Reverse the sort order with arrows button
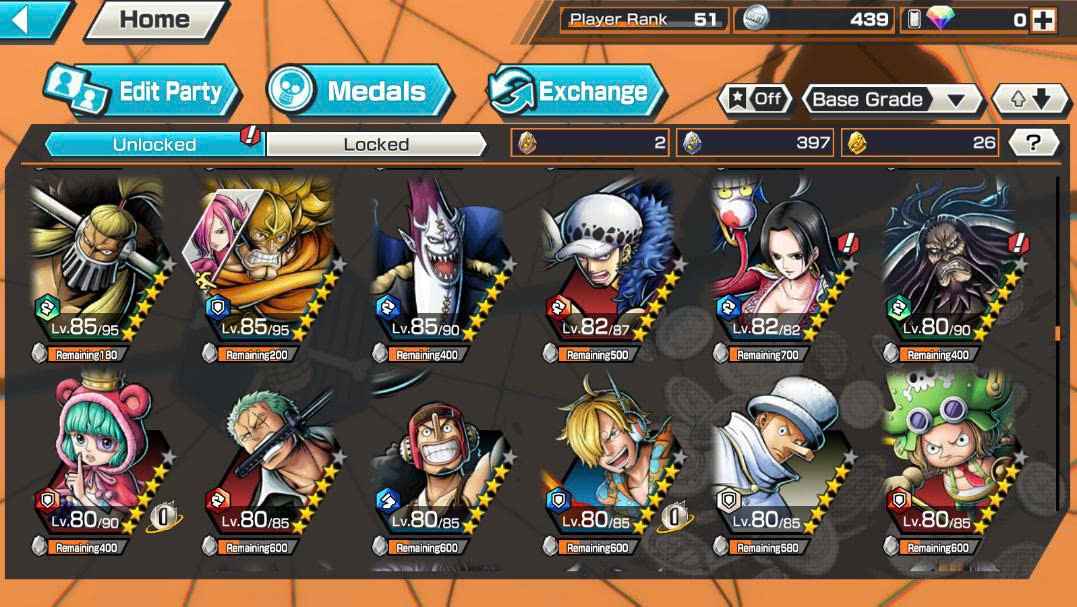 [x=1029, y=99]
